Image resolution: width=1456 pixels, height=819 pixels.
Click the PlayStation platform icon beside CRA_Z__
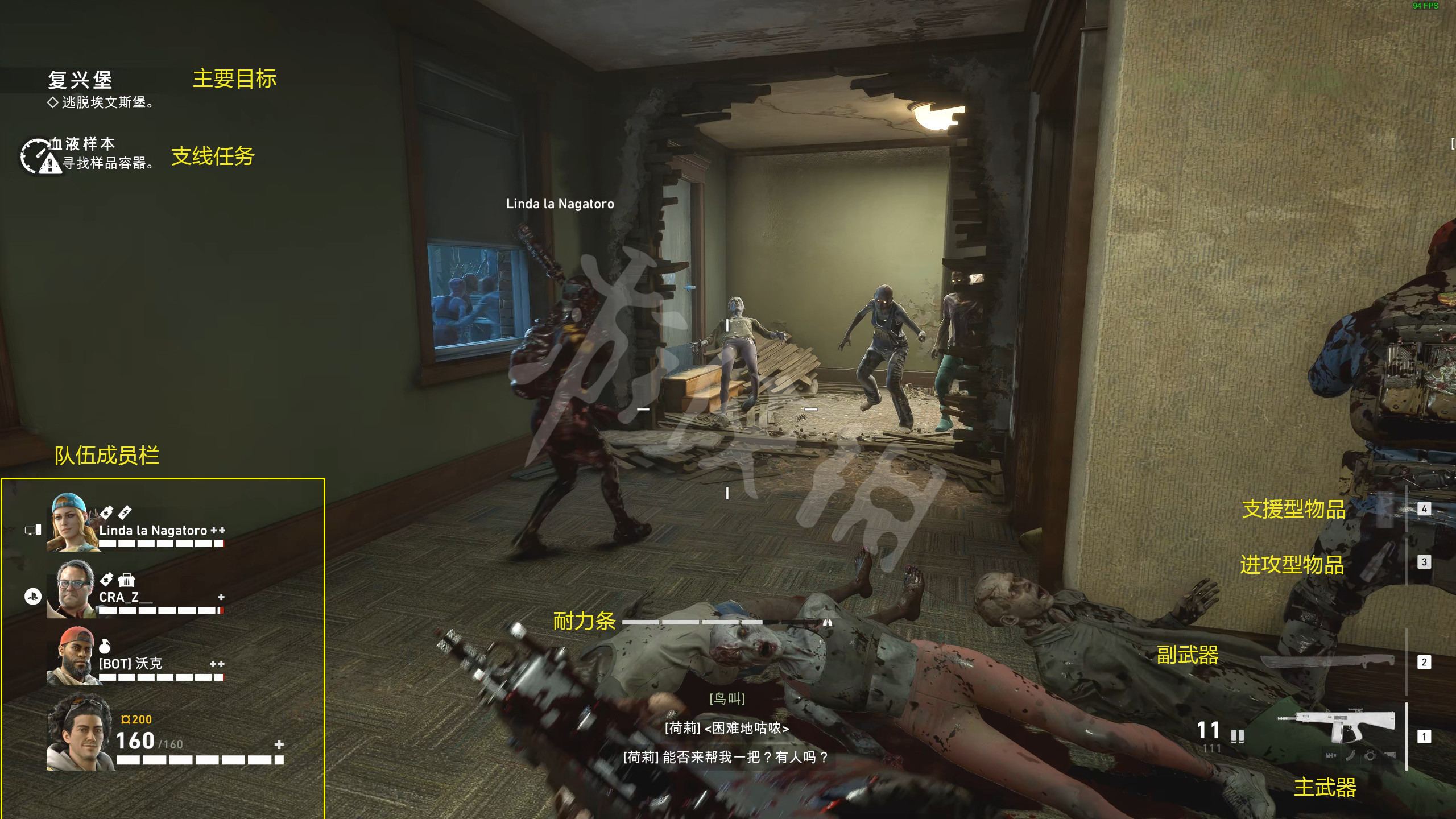33,597
